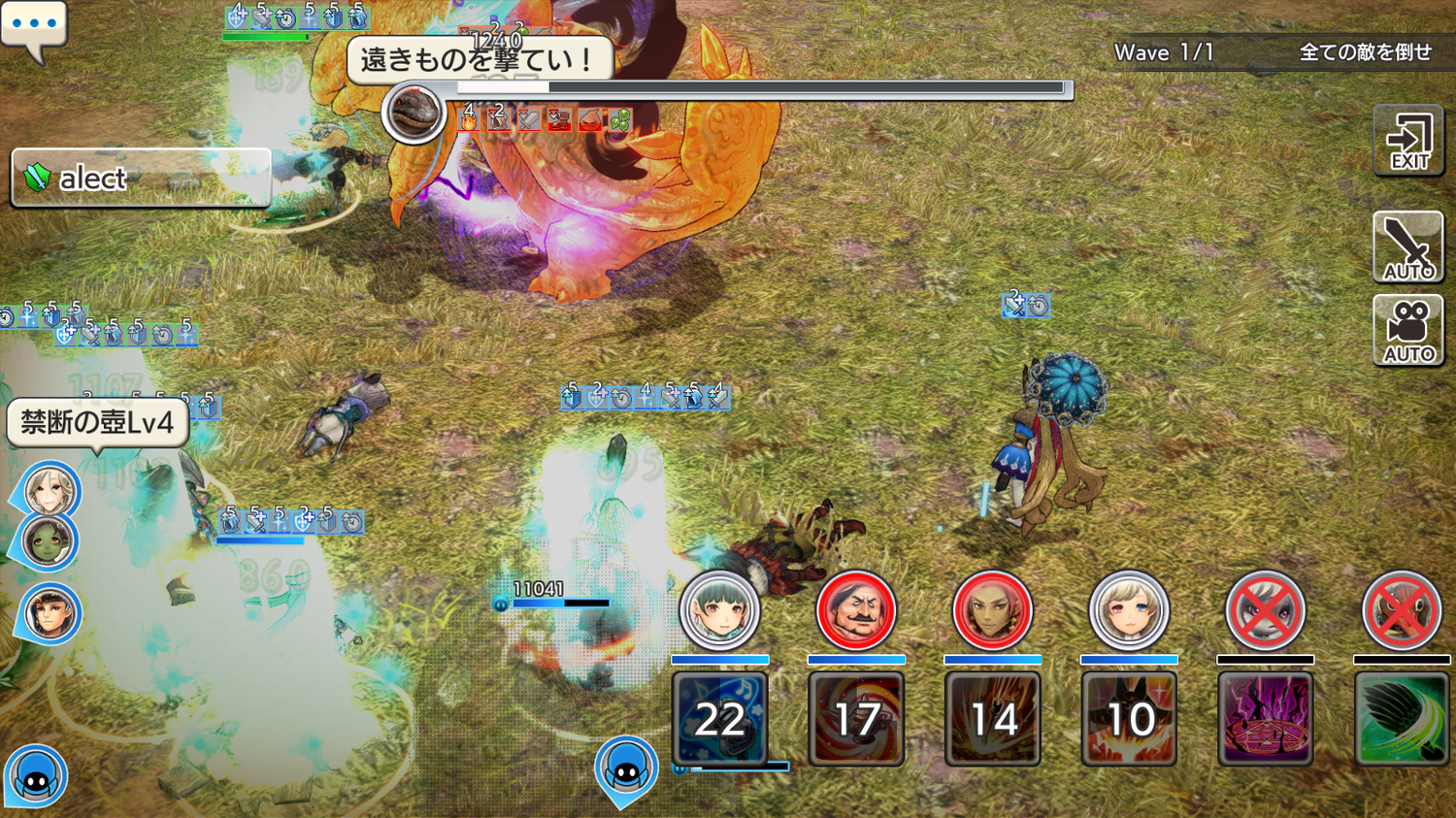Image resolution: width=1456 pixels, height=818 pixels.
Task: Select the brown-haired boy ally portrait
Action: 50,613
